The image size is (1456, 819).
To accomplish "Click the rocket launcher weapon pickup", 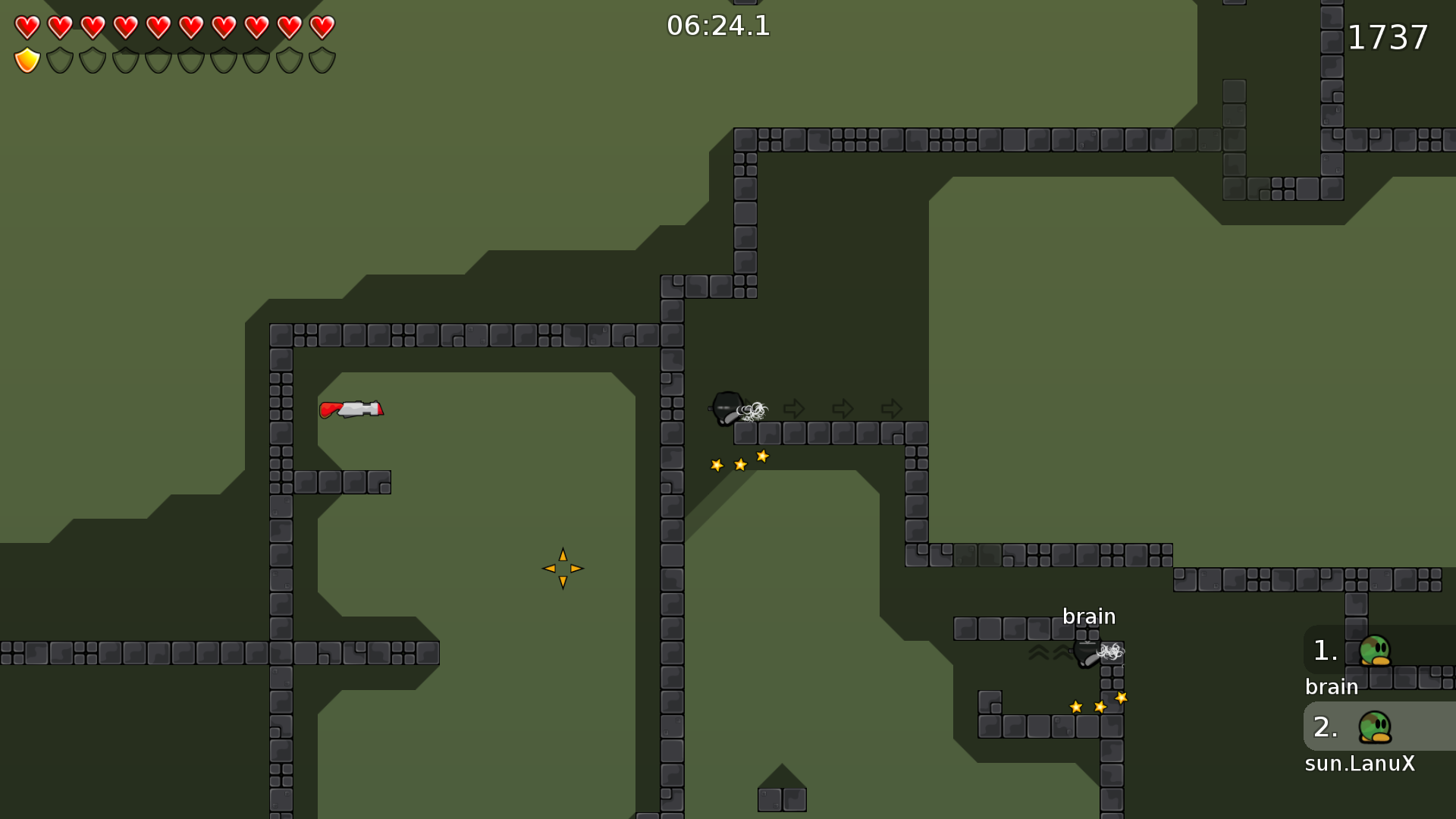I will [x=352, y=410].
